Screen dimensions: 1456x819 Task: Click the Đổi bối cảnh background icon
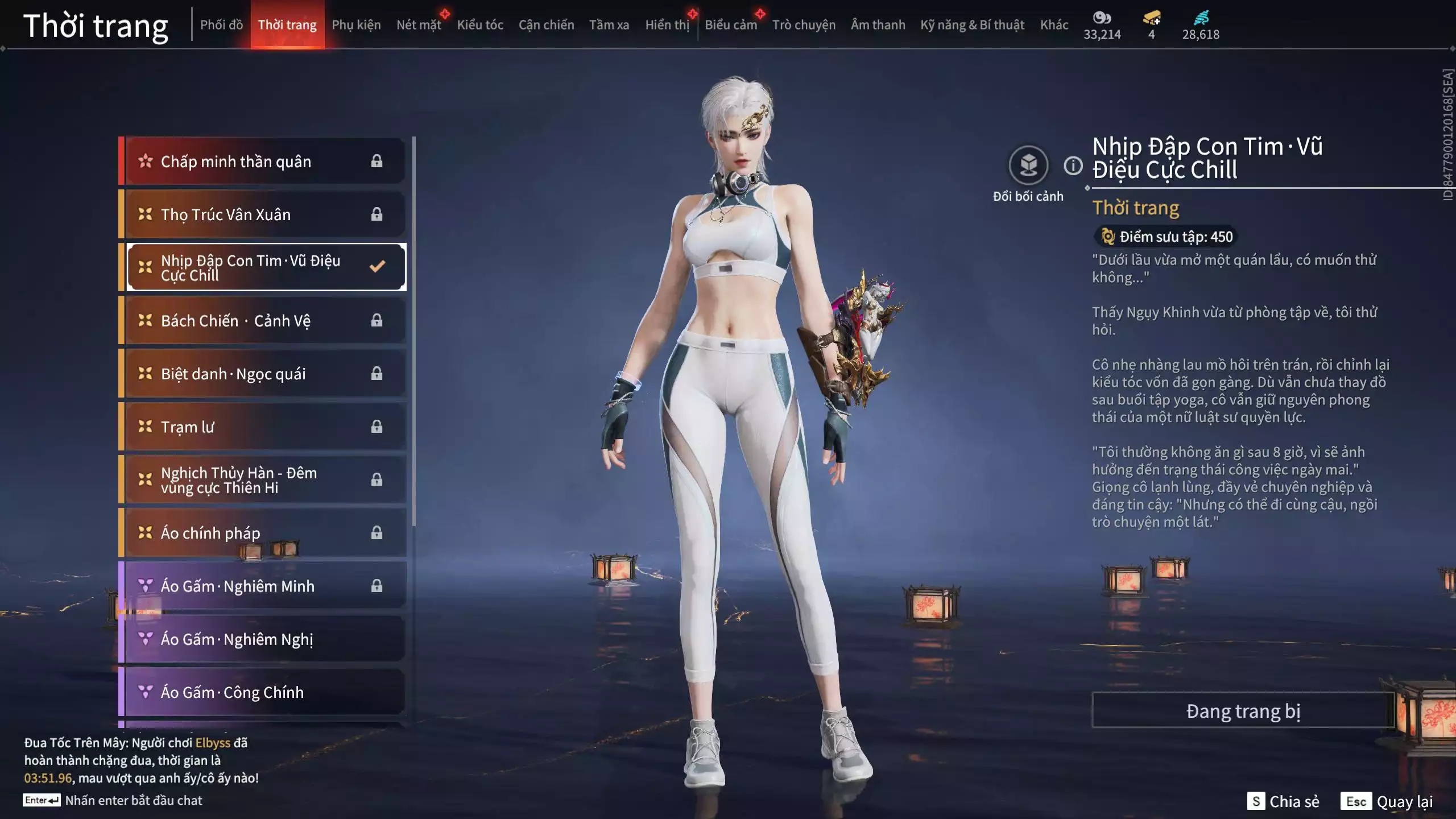pyautogui.click(x=1028, y=166)
